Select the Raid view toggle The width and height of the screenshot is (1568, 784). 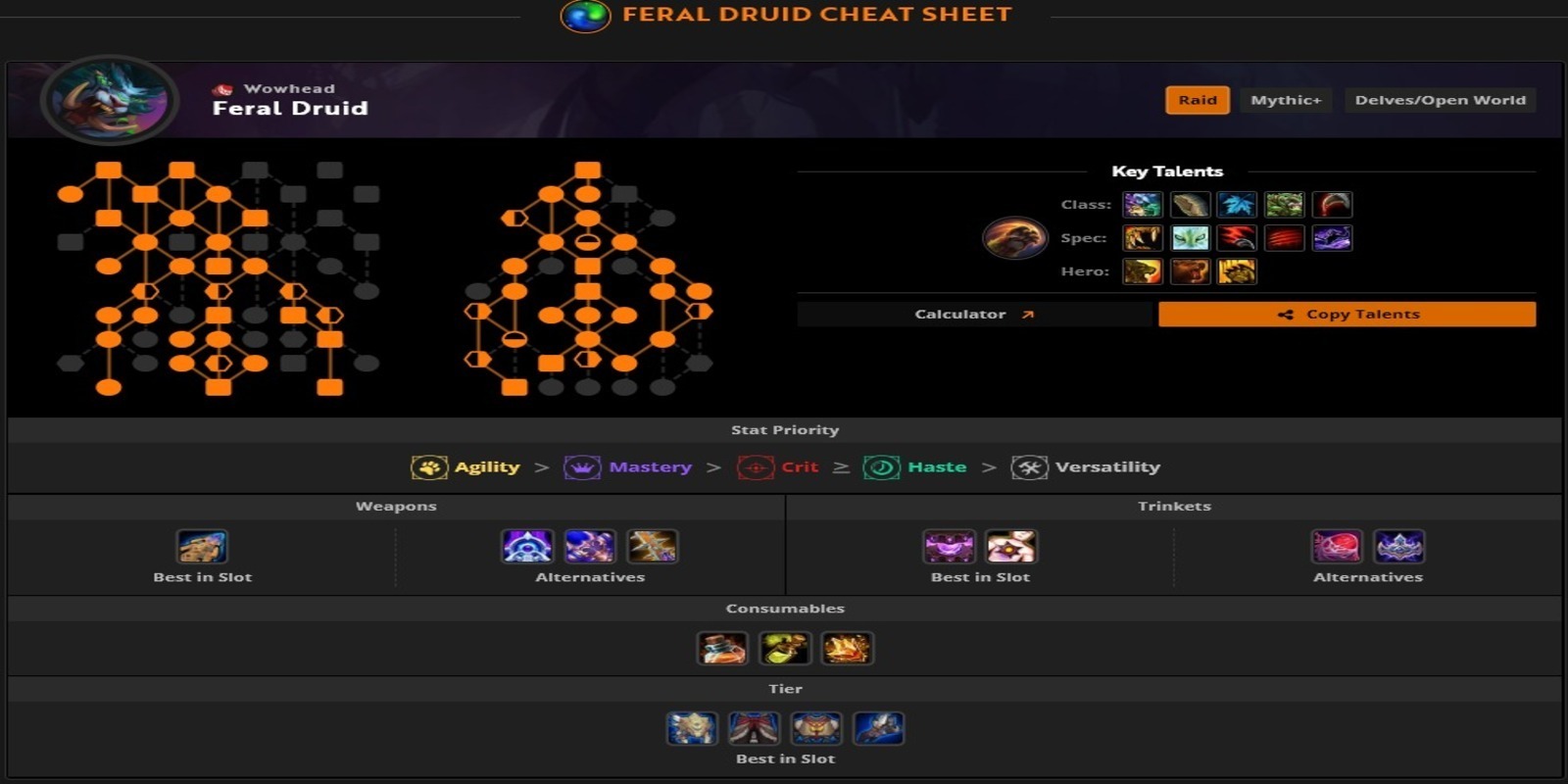click(x=1197, y=100)
